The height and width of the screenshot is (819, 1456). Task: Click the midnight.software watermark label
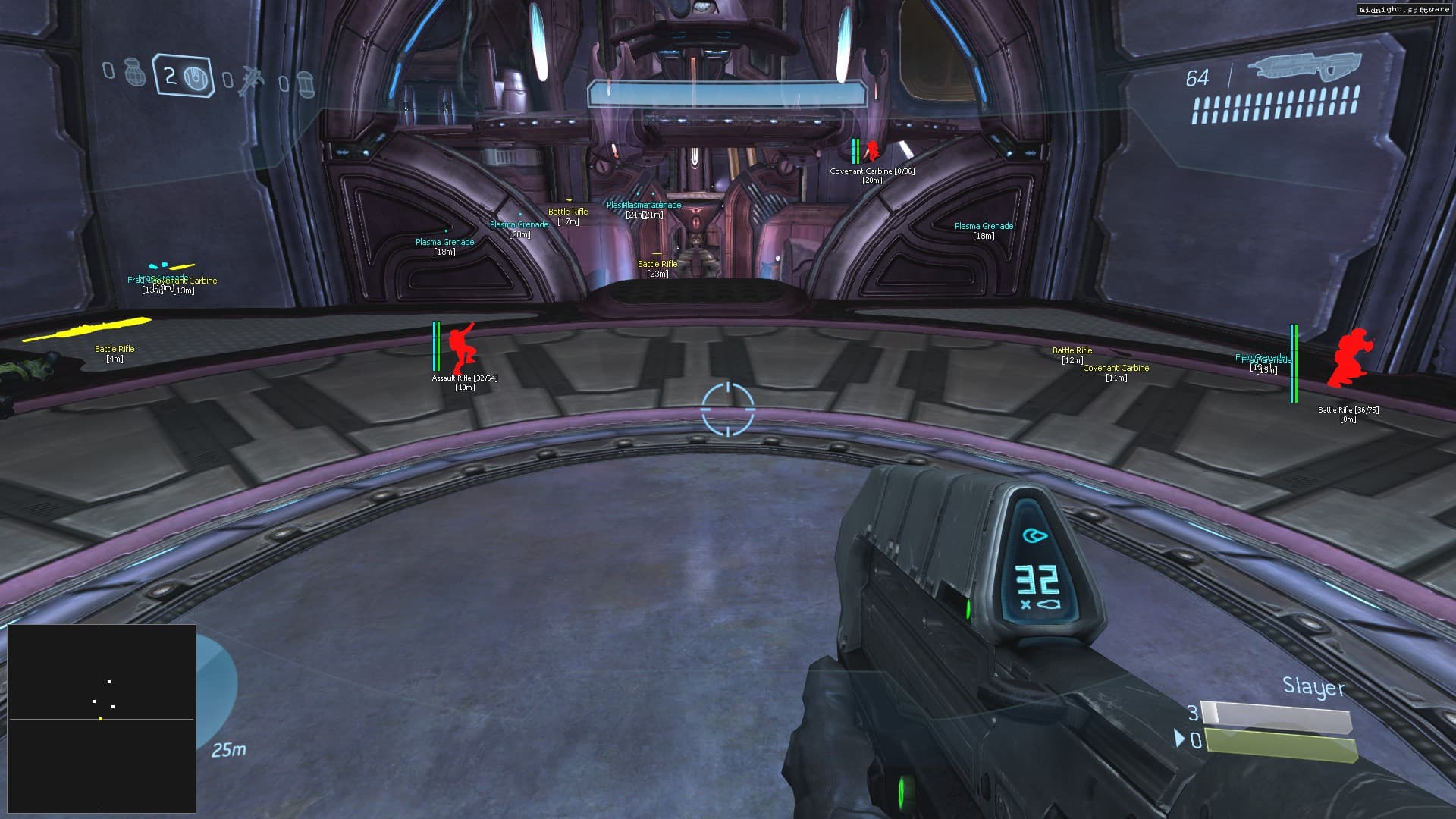[1404, 10]
